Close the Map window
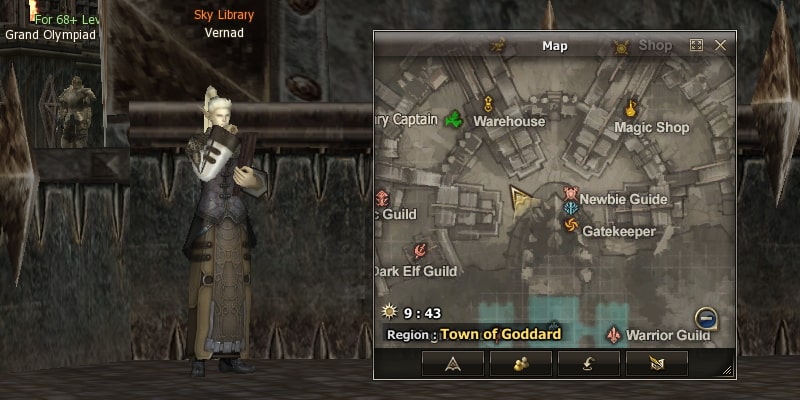The height and width of the screenshot is (400, 800). 720,46
